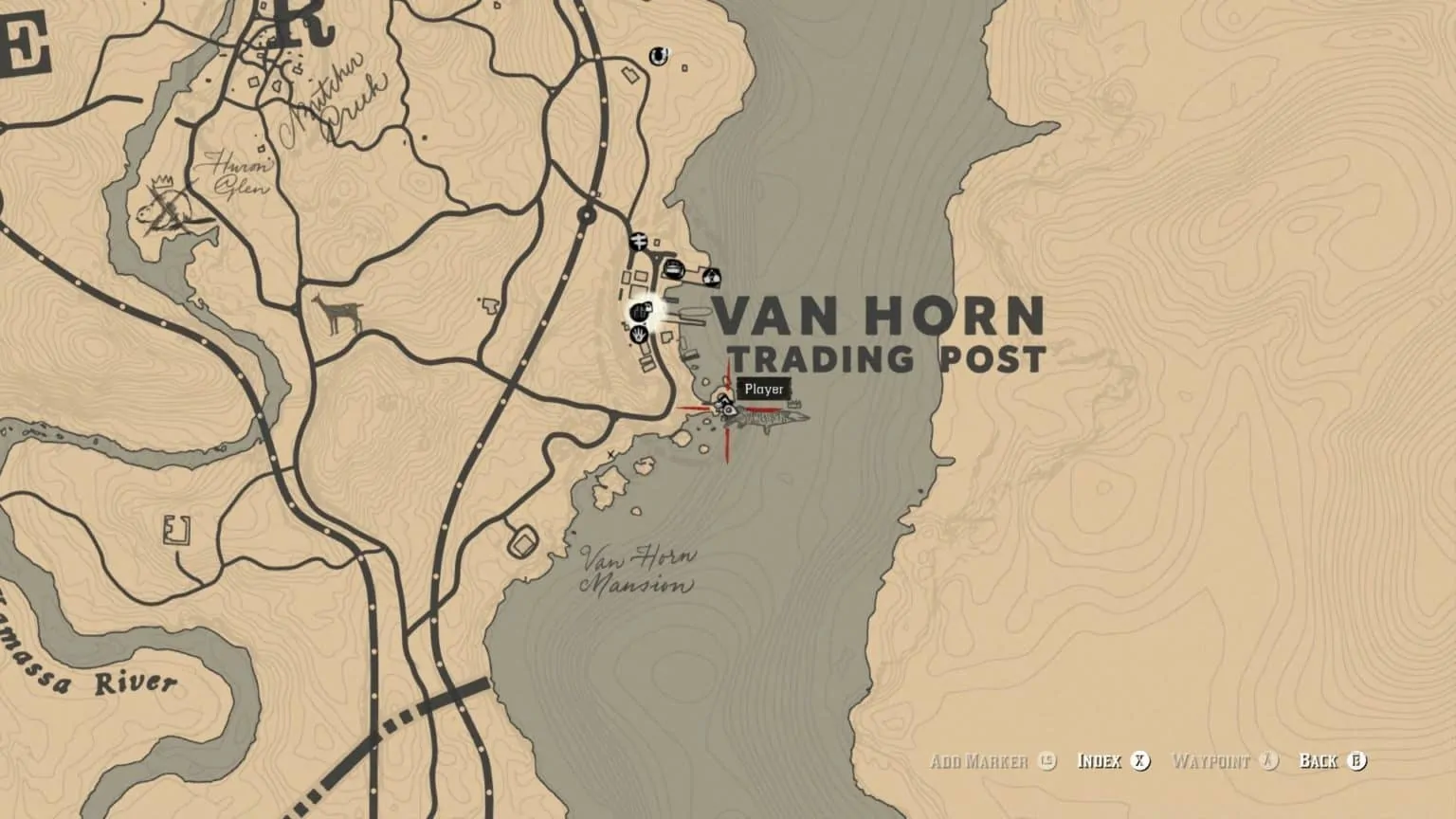Click the Player name tooltip
This screenshot has height=819, width=1456.
tap(764, 389)
